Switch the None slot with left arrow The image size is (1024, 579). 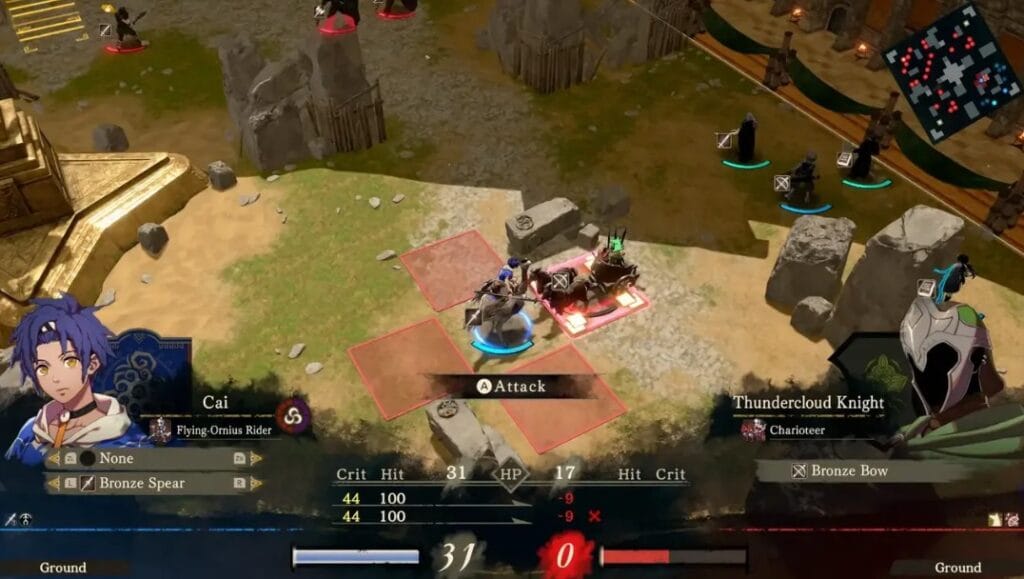tap(52, 459)
